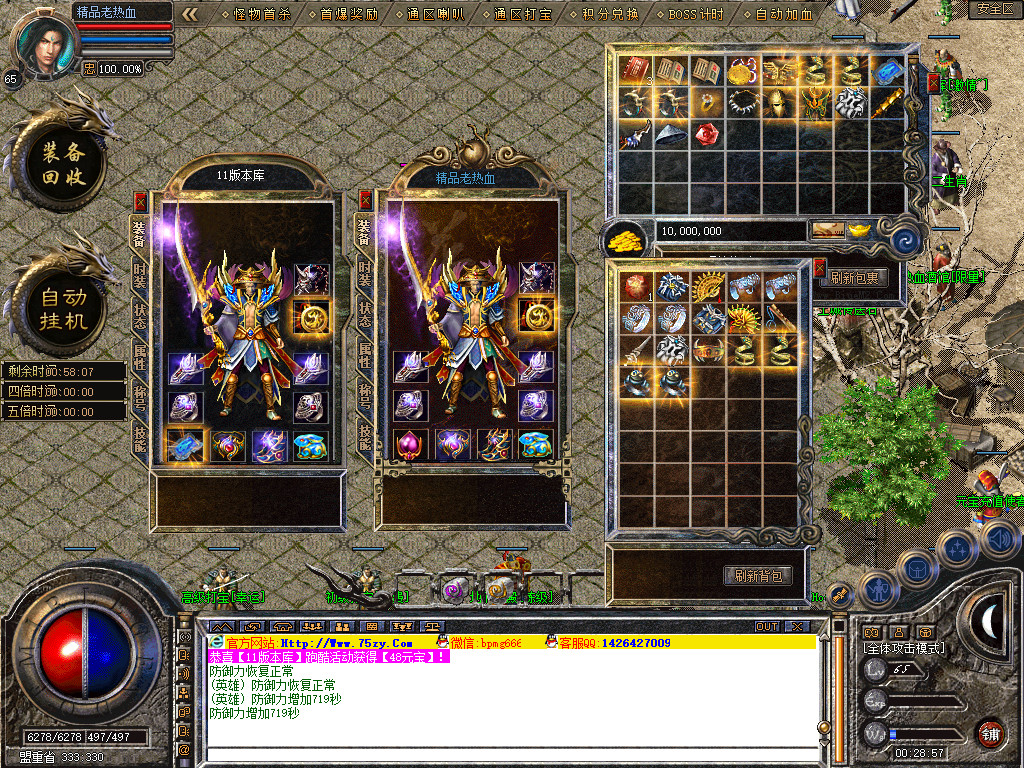Select the red gem item in bag

tap(705, 133)
